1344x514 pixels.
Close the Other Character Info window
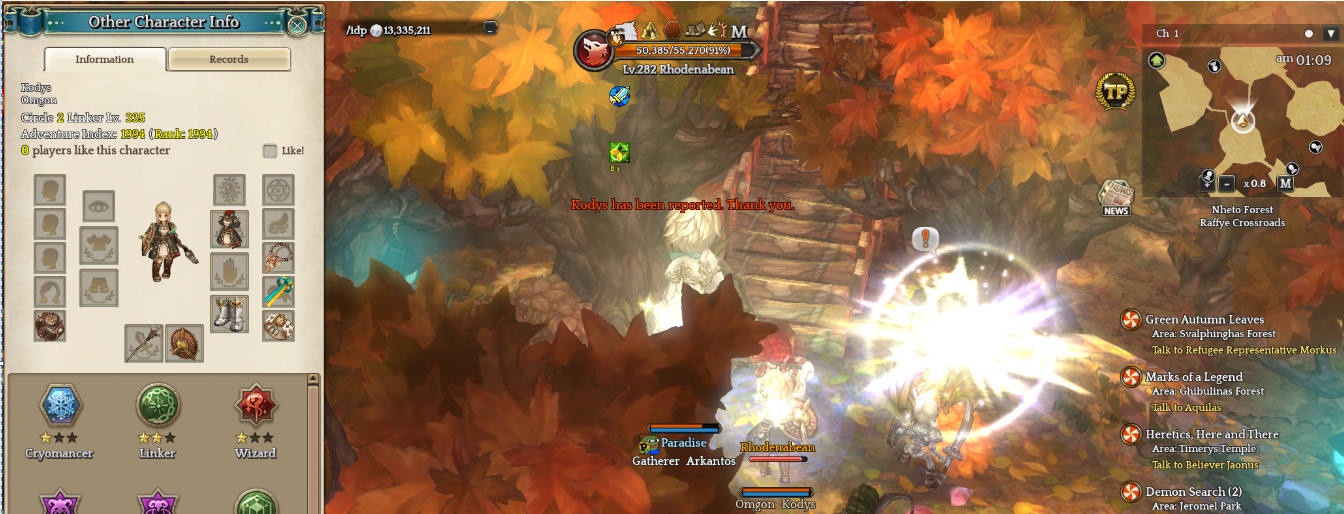[297, 25]
